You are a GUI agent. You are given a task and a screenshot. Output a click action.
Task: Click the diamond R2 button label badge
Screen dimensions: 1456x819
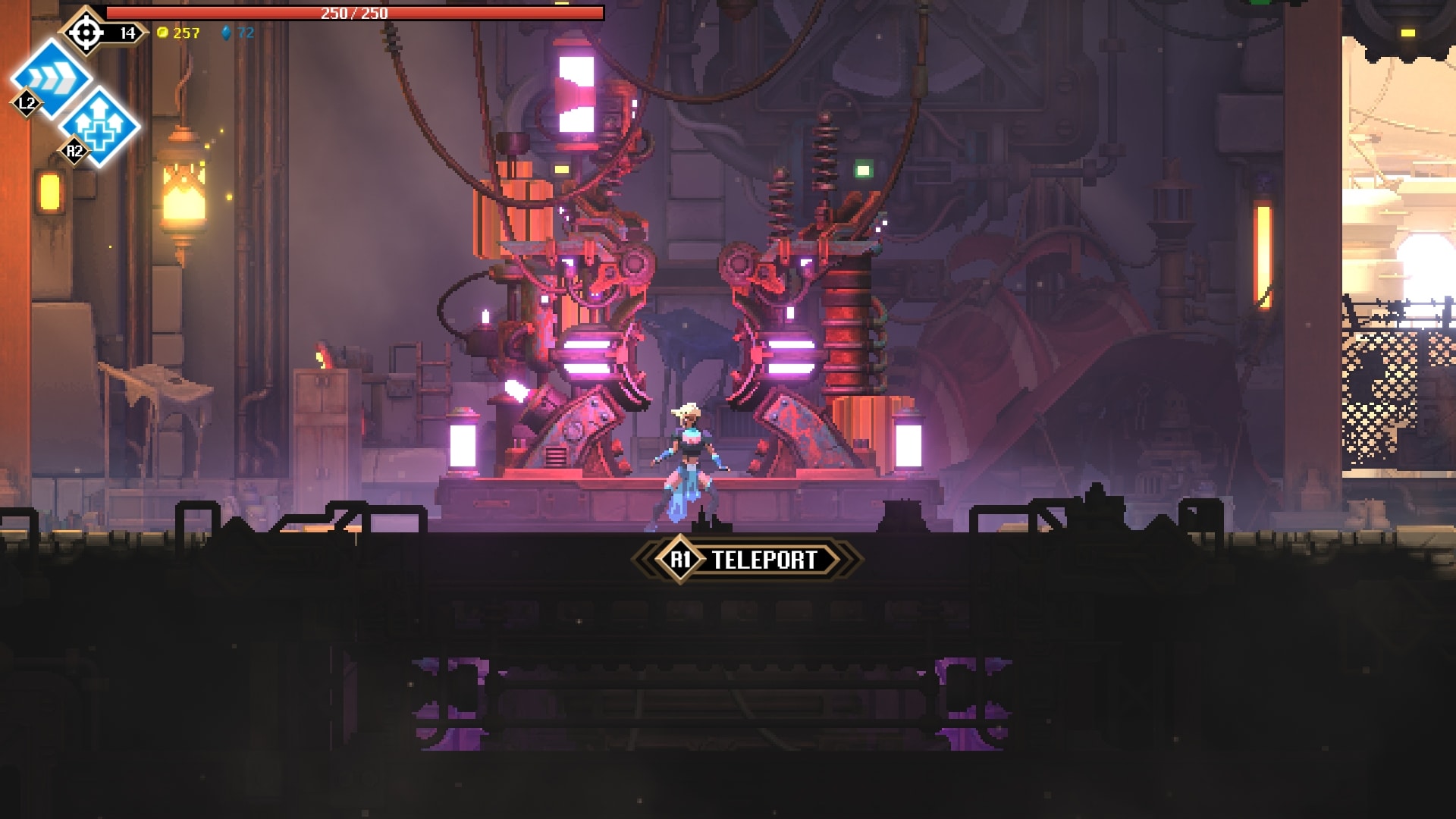pos(74,152)
